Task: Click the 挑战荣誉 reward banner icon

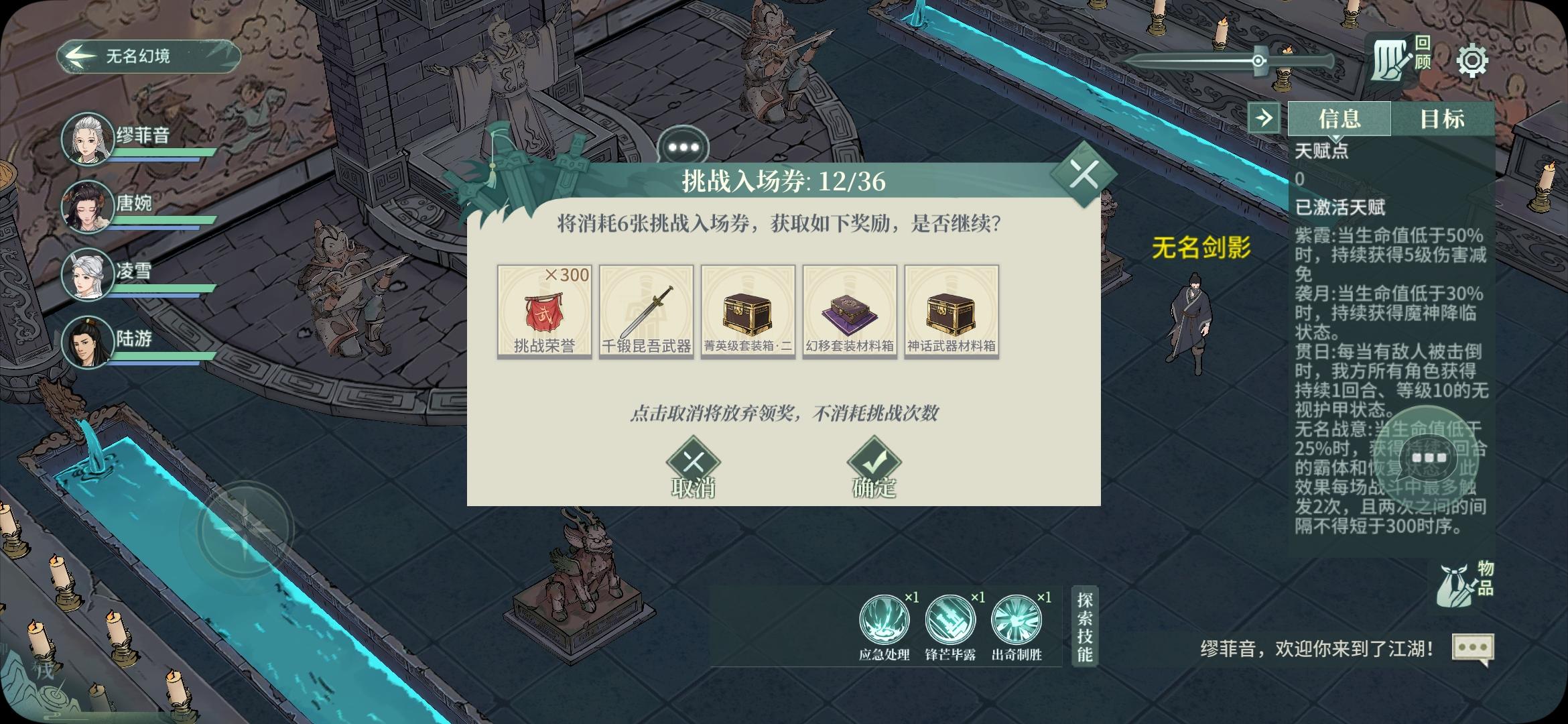Action: [544, 312]
